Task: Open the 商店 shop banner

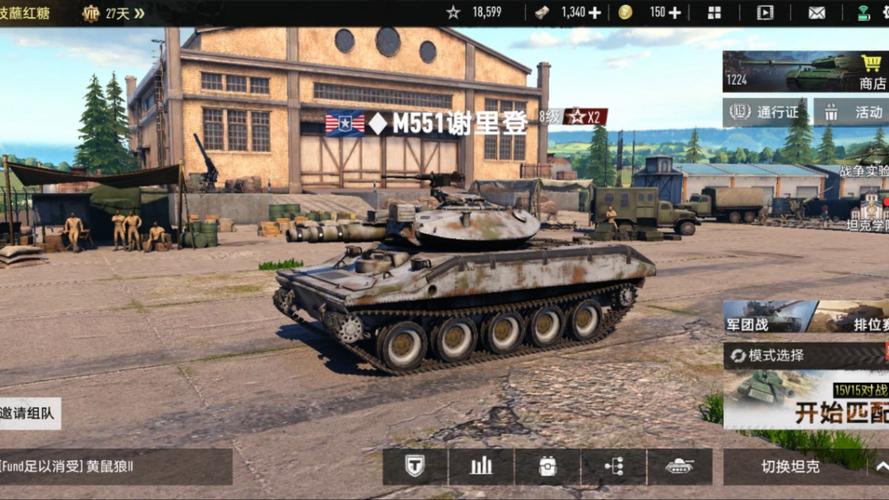Action: click(x=805, y=72)
